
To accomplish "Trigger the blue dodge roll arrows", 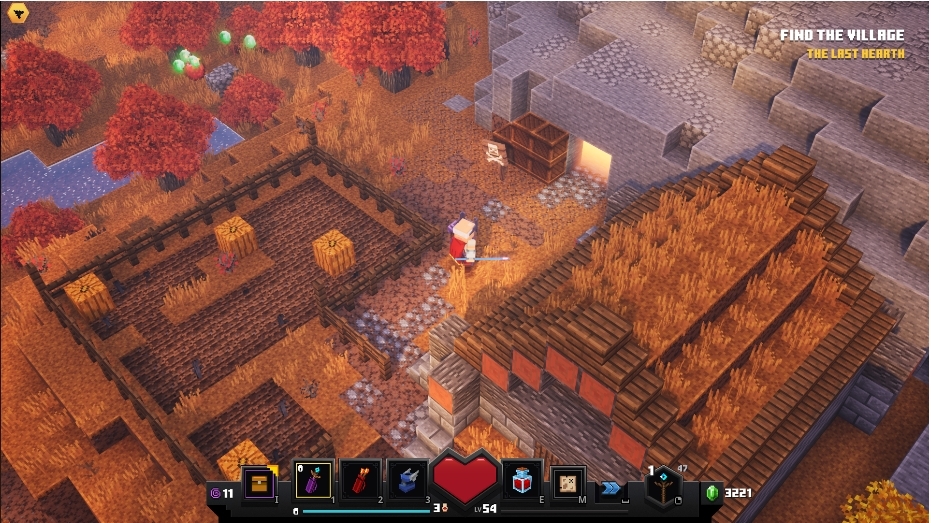I will click(609, 489).
